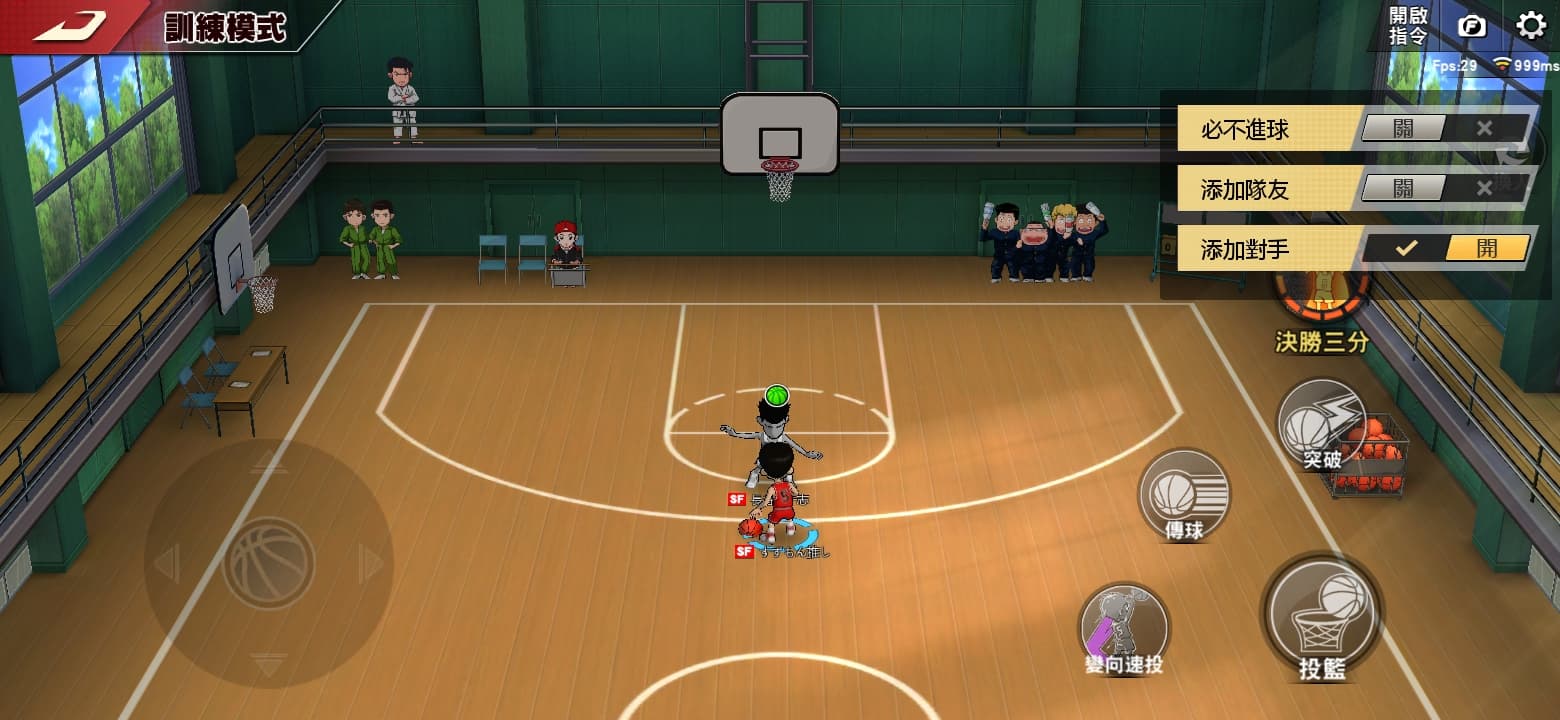Open the gear settings menu
Viewport: 1560px width, 720px height.
(x=1531, y=25)
